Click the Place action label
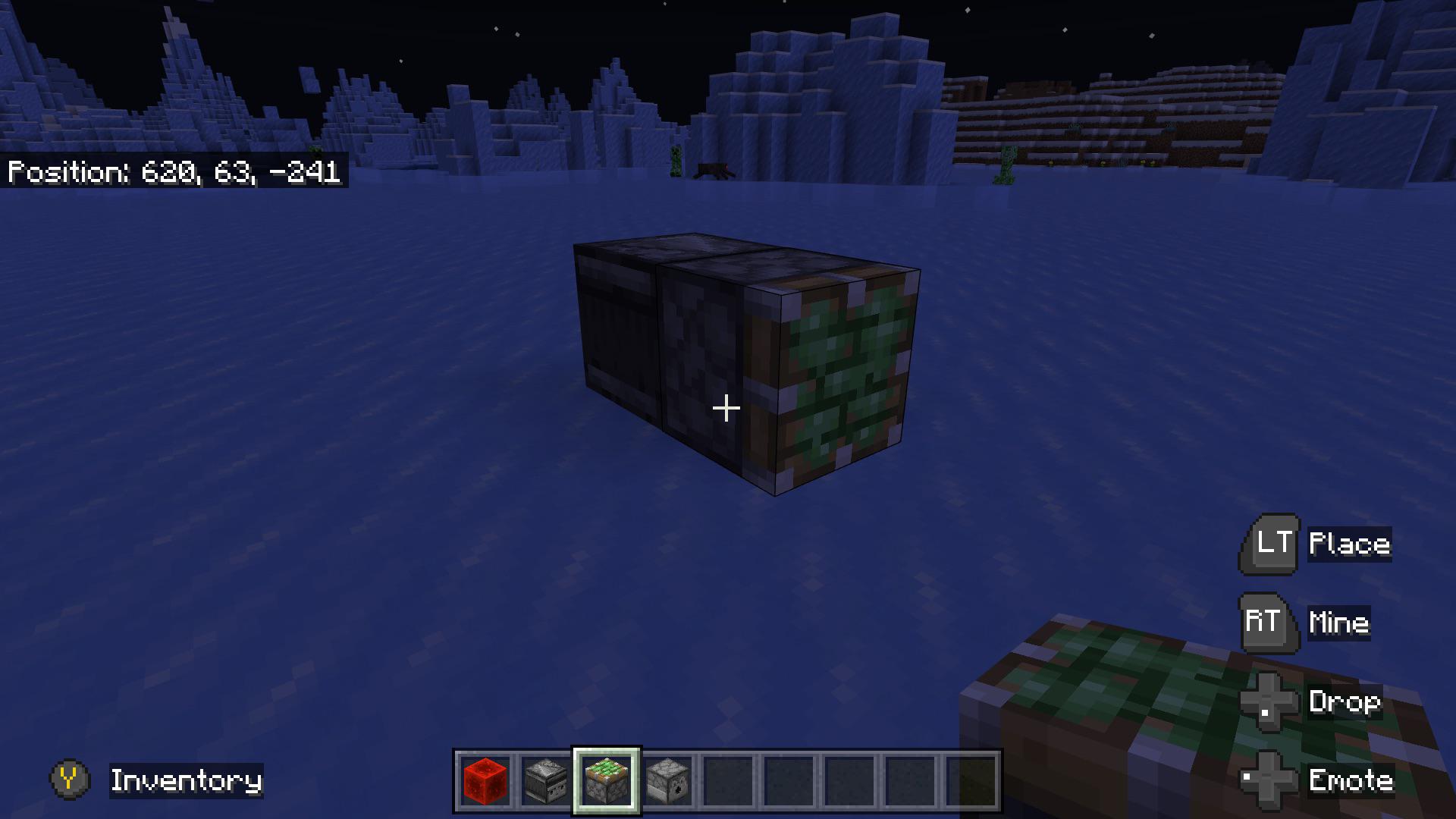Image resolution: width=1456 pixels, height=819 pixels. [1348, 543]
